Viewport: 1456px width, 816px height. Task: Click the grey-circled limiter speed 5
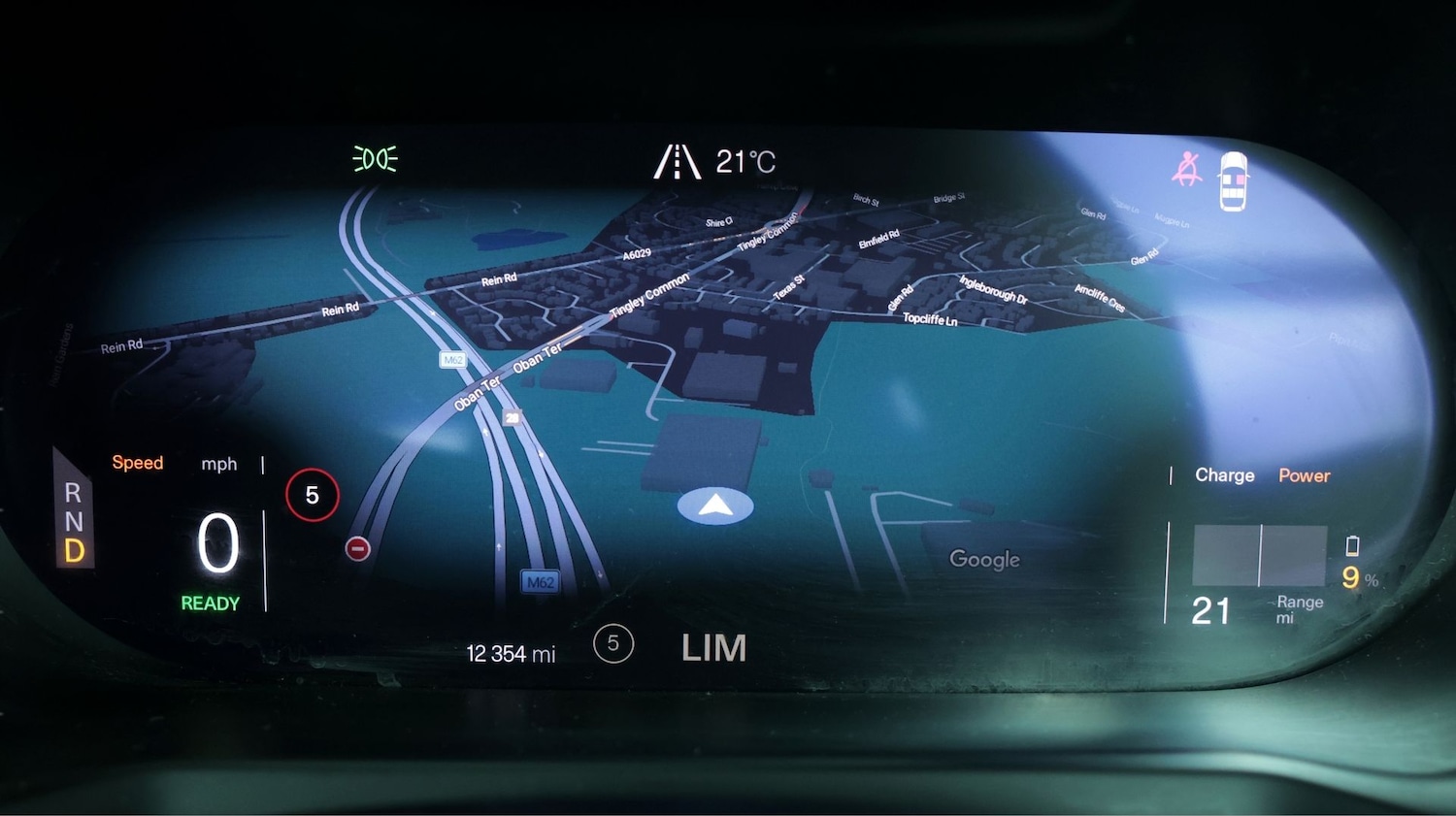pos(613,643)
